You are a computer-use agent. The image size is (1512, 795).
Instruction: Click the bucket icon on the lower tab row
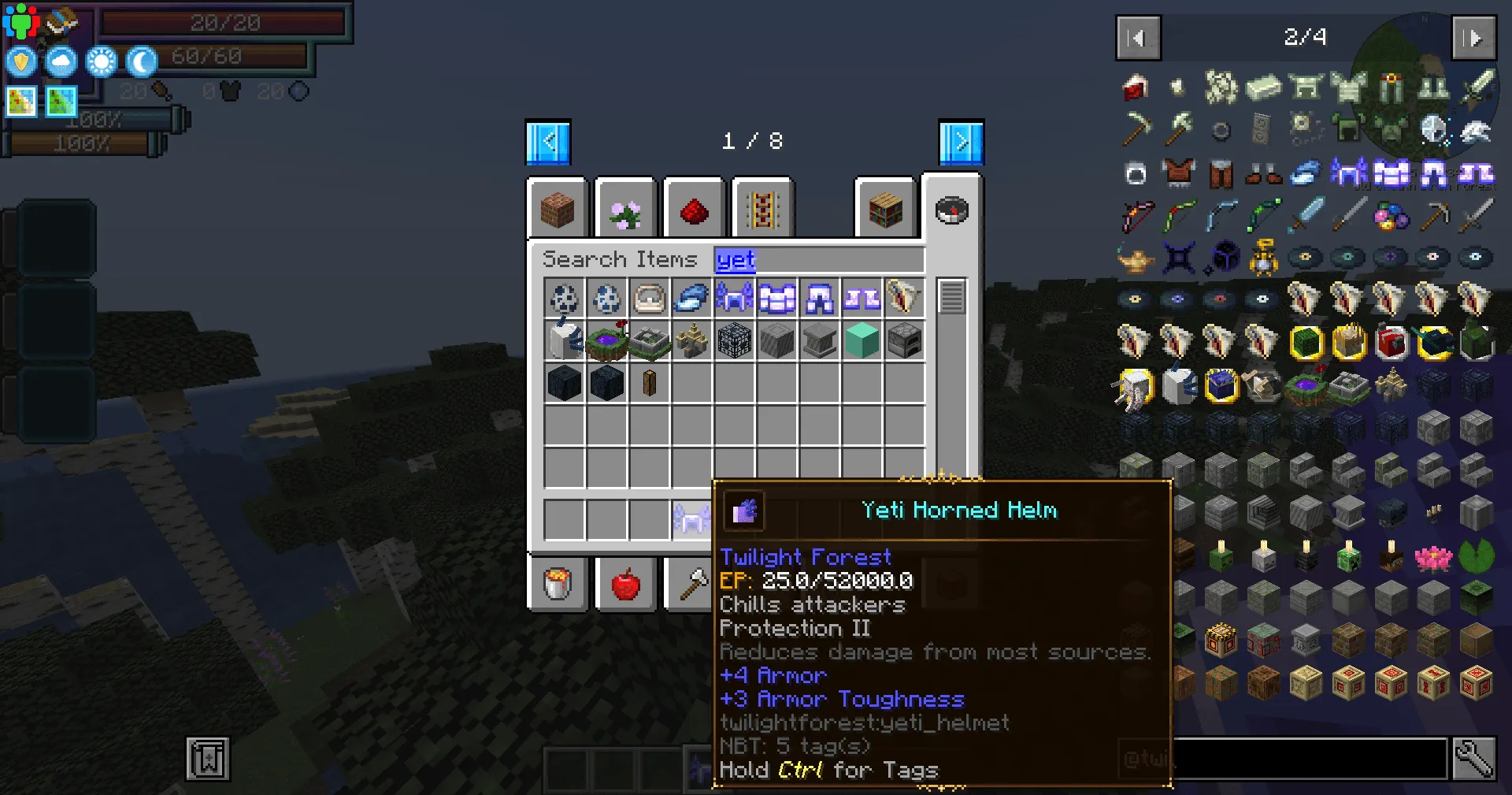(558, 584)
